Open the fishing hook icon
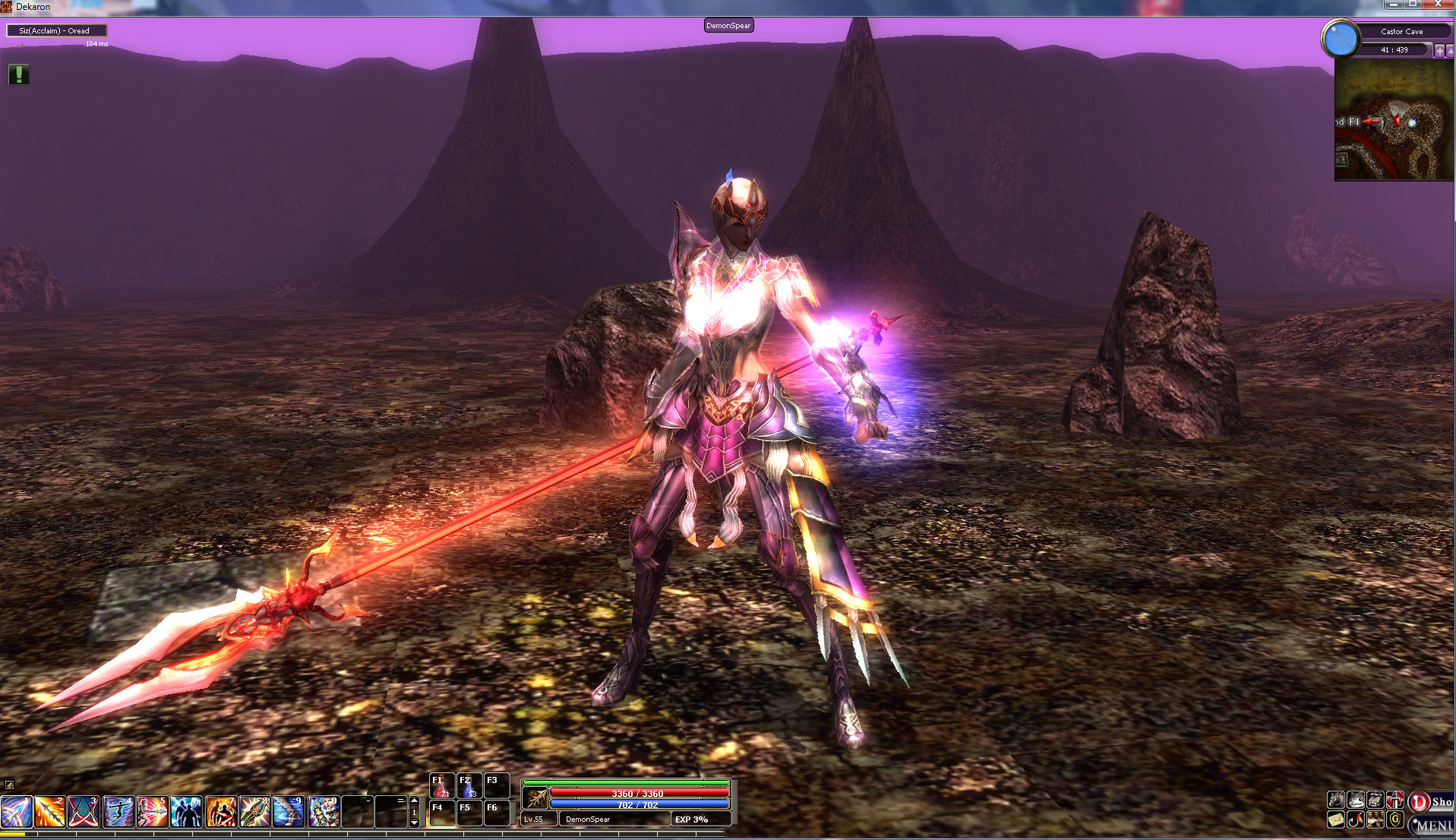Image resolution: width=1456 pixels, height=840 pixels. point(1356,819)
